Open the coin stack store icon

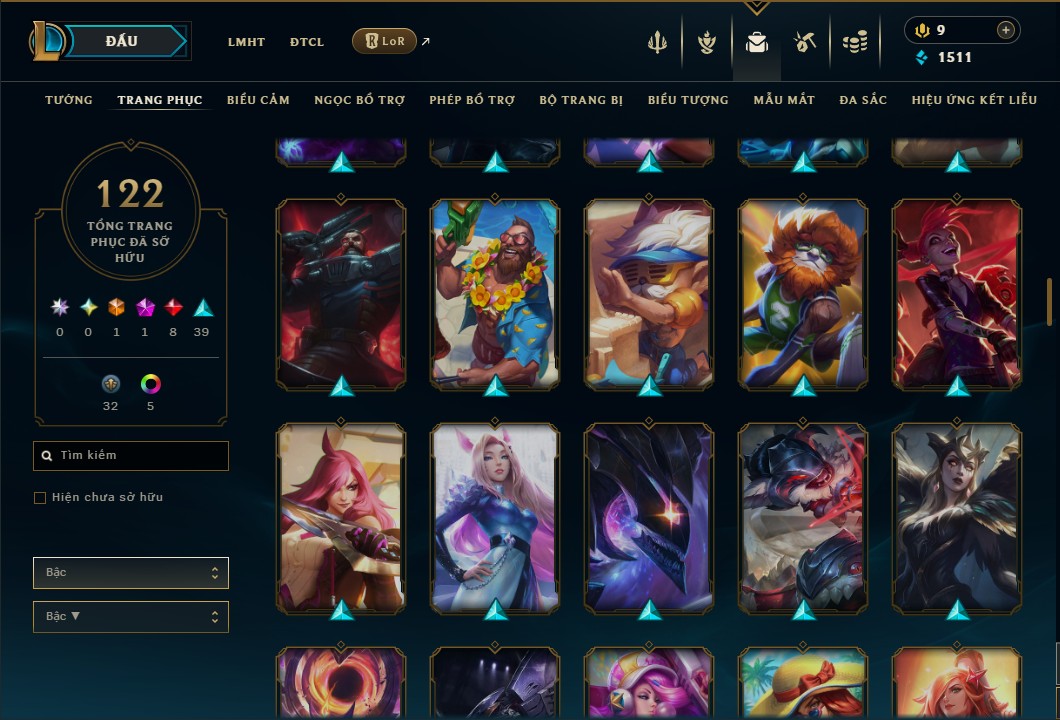pyautogui.click(x=854, y=42)
